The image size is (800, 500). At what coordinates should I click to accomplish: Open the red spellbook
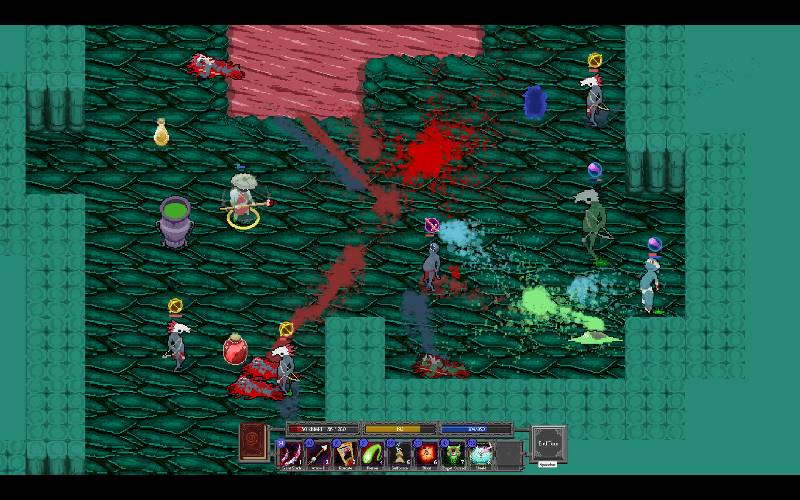click(x=254, y=442)
